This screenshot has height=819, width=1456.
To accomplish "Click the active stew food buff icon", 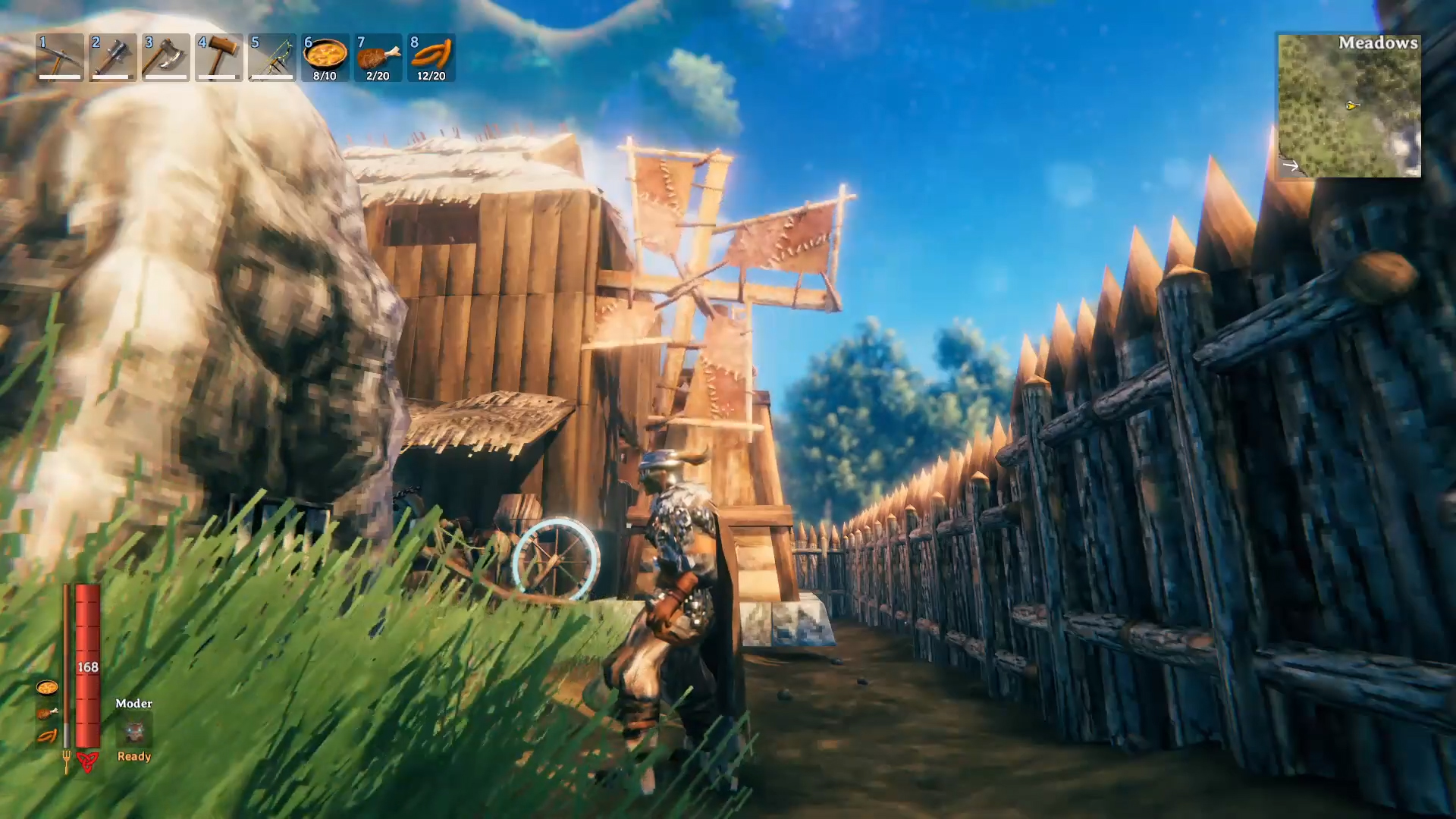I will click(47, 688).
